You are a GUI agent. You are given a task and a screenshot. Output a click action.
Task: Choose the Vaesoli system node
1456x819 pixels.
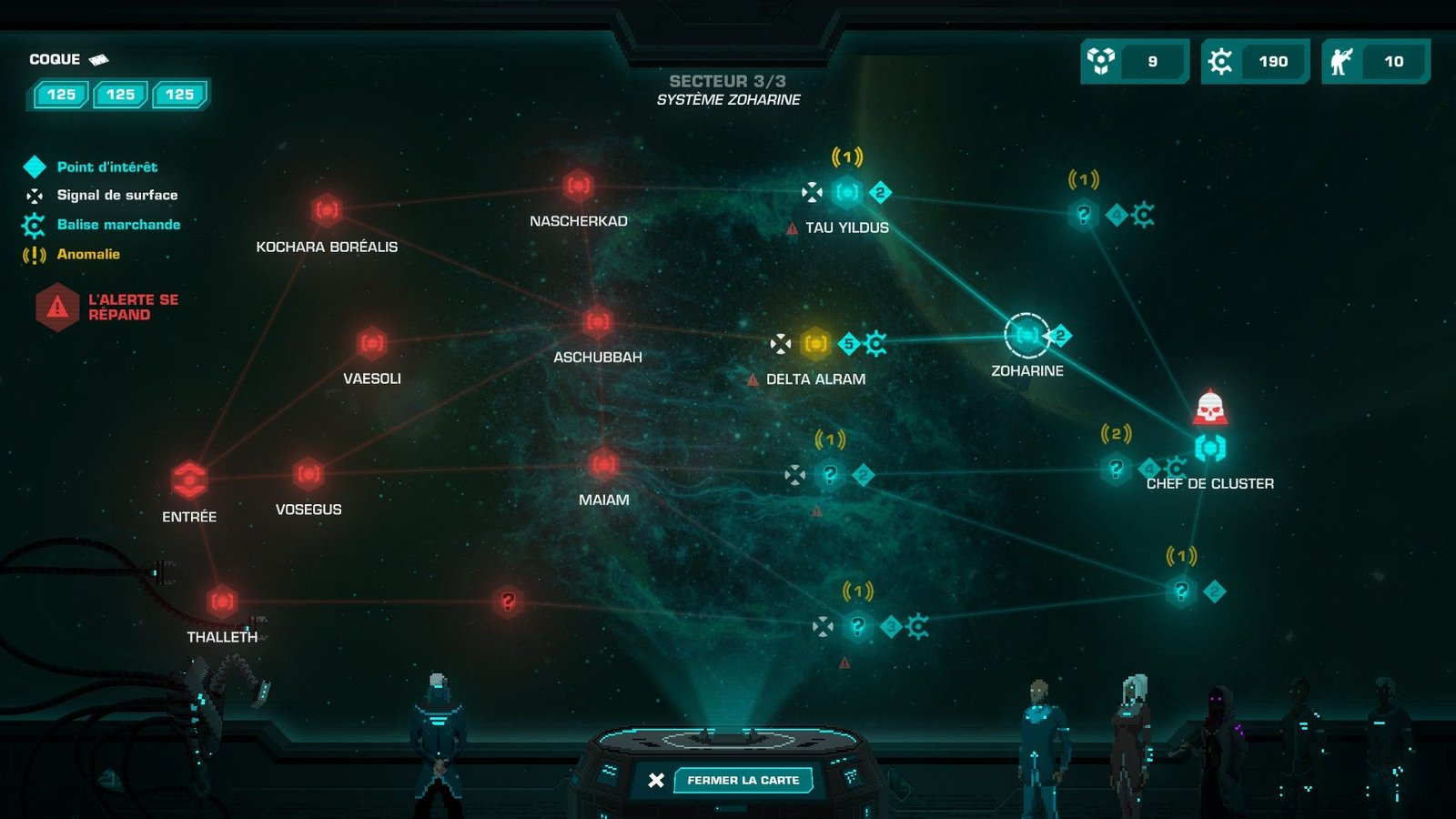tap(371, 343)
